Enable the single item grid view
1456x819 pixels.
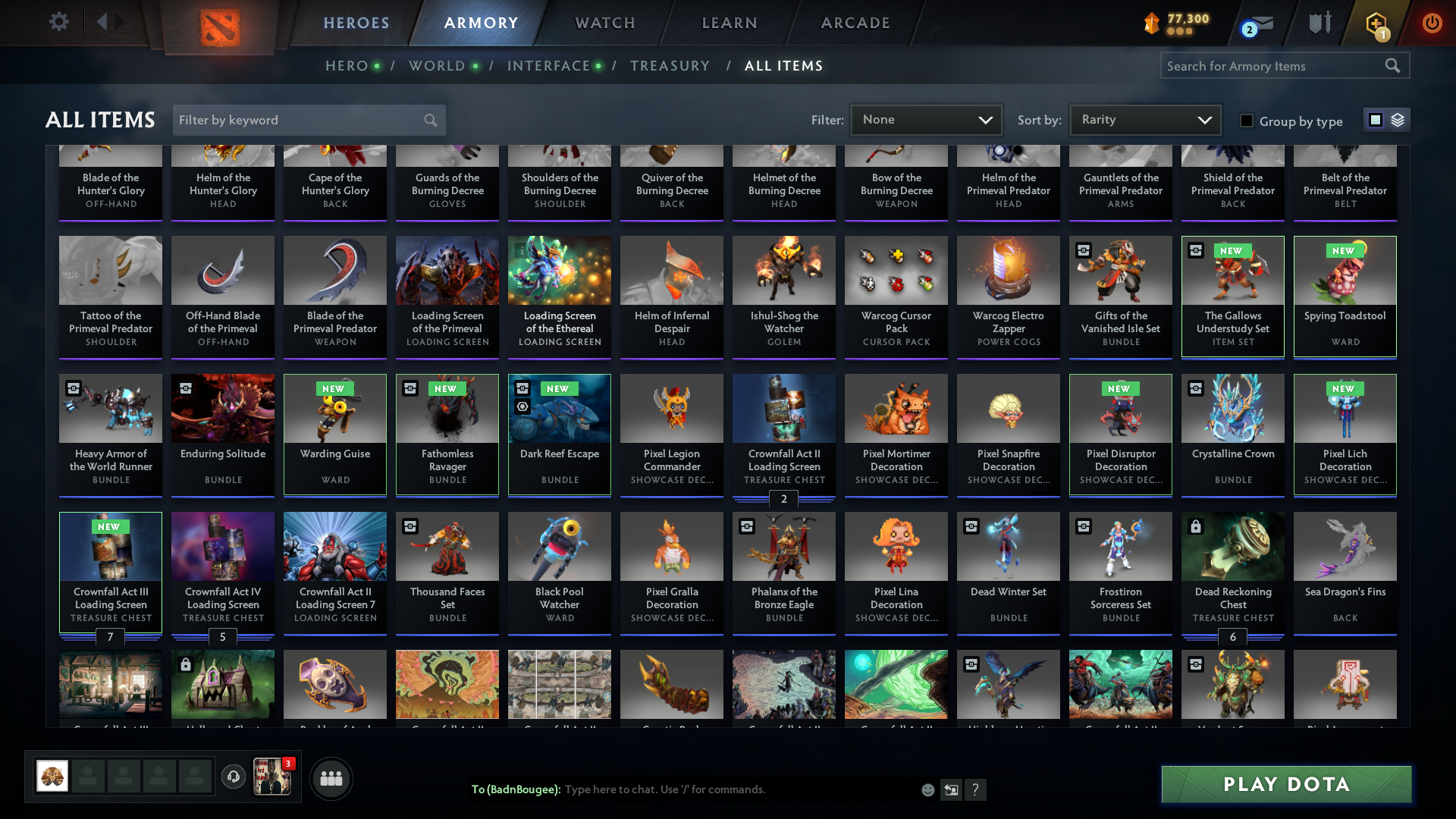tap(1375, 119)
